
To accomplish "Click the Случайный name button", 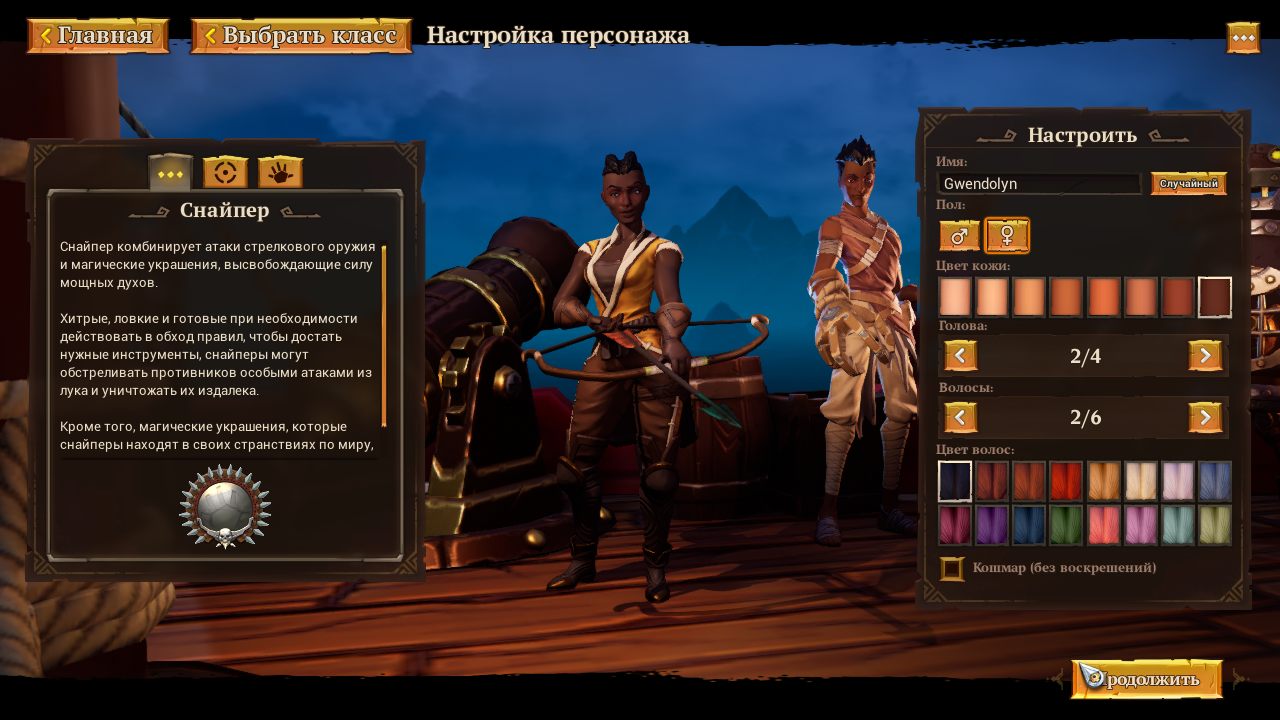I will 1188,184.
